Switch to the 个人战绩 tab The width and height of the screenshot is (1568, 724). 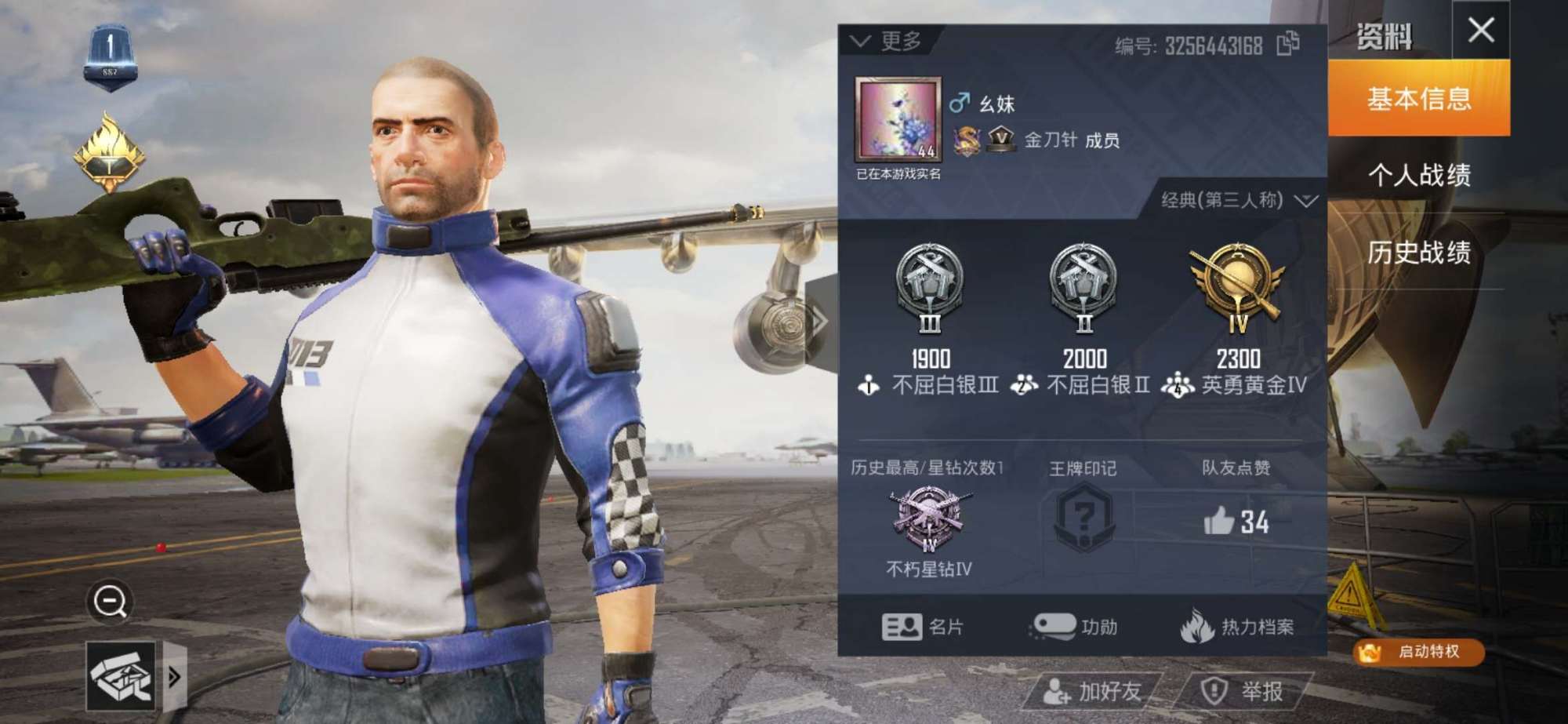1419,174
